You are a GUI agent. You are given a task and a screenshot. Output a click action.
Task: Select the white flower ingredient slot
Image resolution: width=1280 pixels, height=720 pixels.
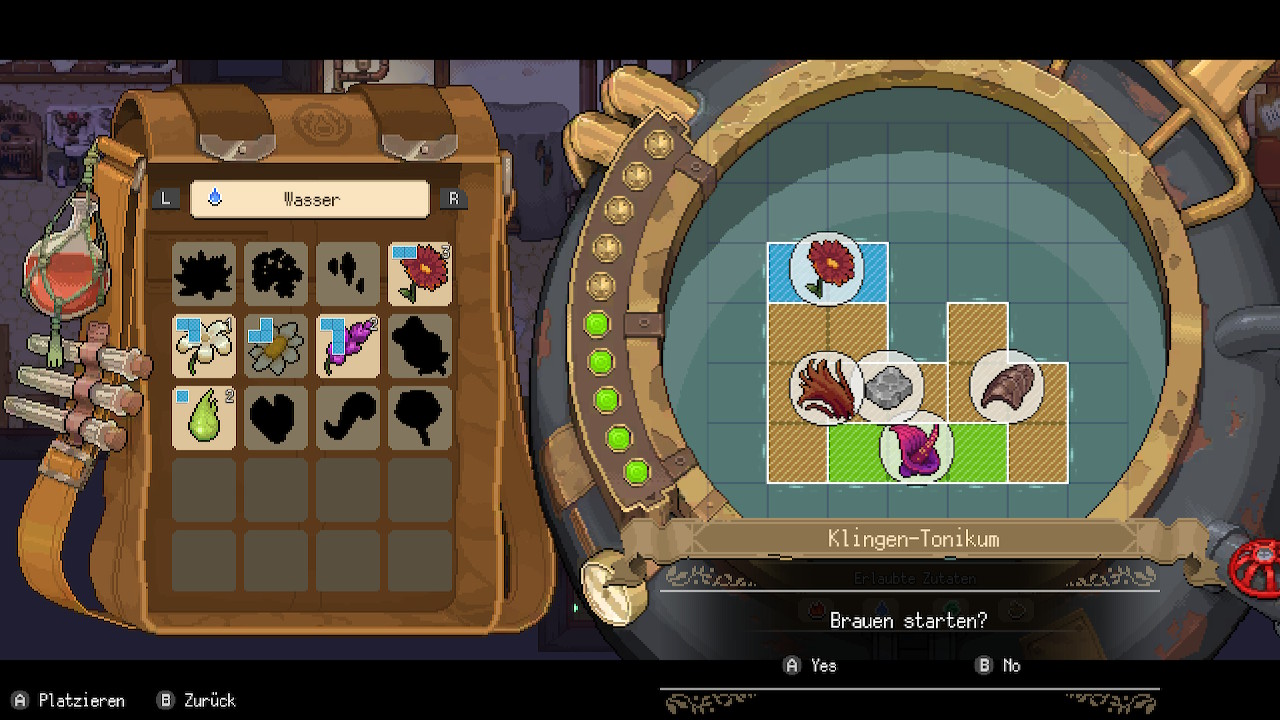click(x=204, y=345)
